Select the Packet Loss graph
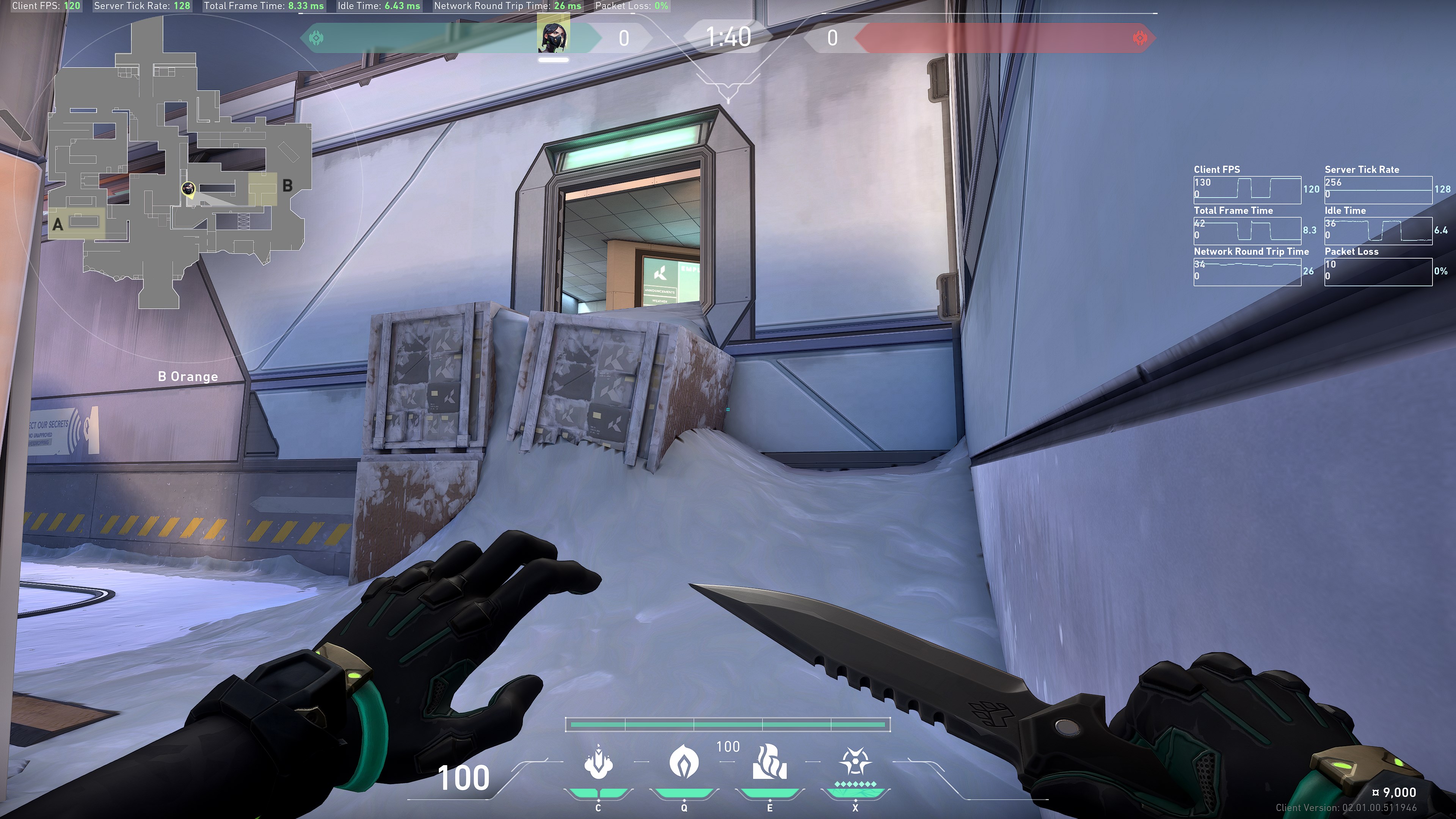 click(x=1378, y=272)
